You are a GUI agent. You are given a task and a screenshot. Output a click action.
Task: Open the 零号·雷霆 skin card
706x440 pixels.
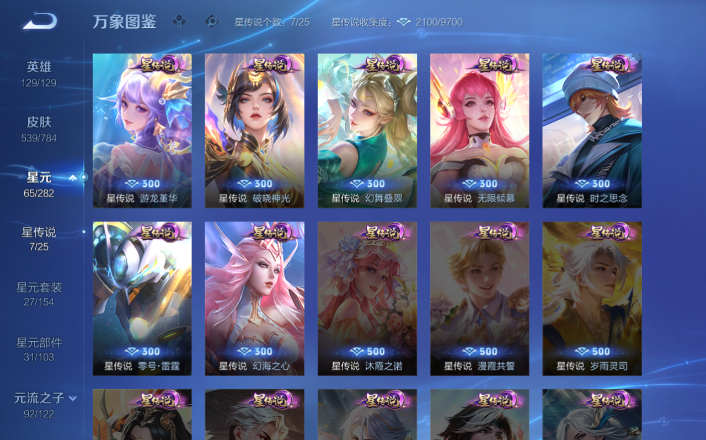click(x=142, y=297)
